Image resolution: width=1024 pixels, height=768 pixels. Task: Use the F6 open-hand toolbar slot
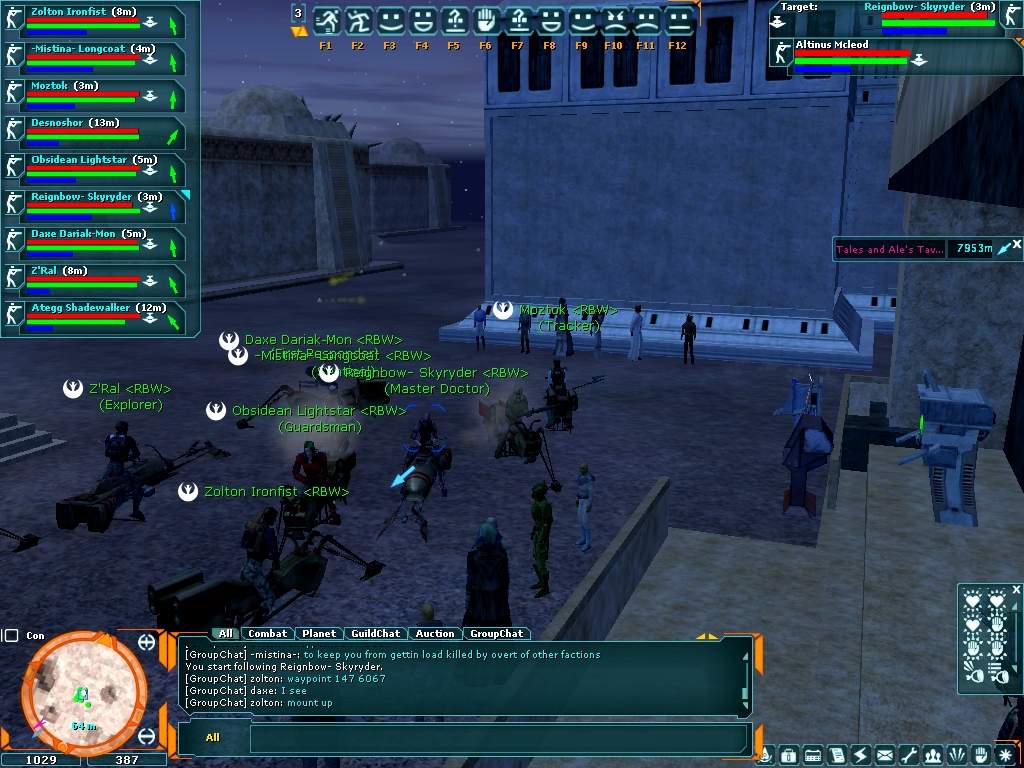click(486, 21)
